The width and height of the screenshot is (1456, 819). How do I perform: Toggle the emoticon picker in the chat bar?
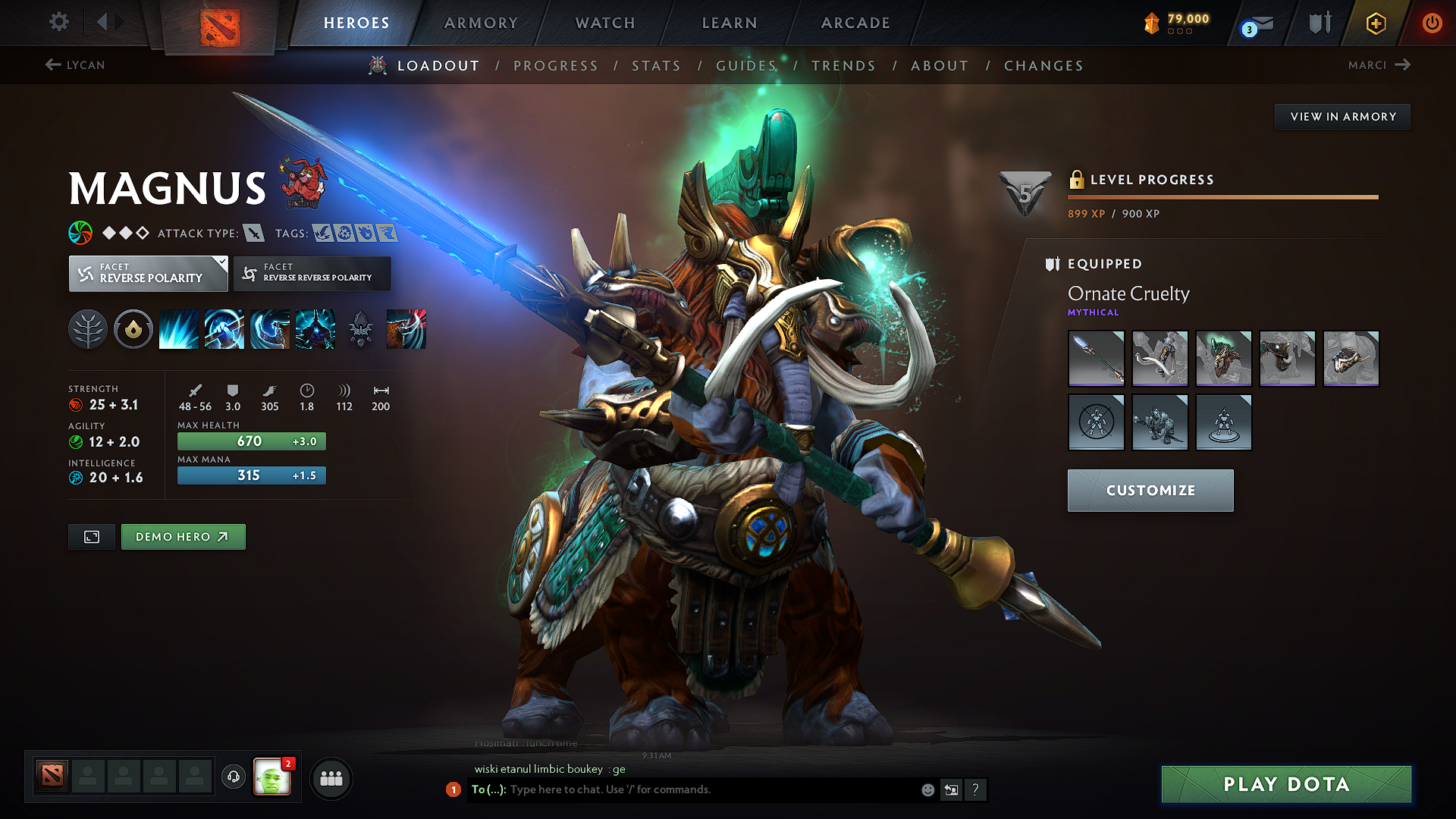coord(927,789)
